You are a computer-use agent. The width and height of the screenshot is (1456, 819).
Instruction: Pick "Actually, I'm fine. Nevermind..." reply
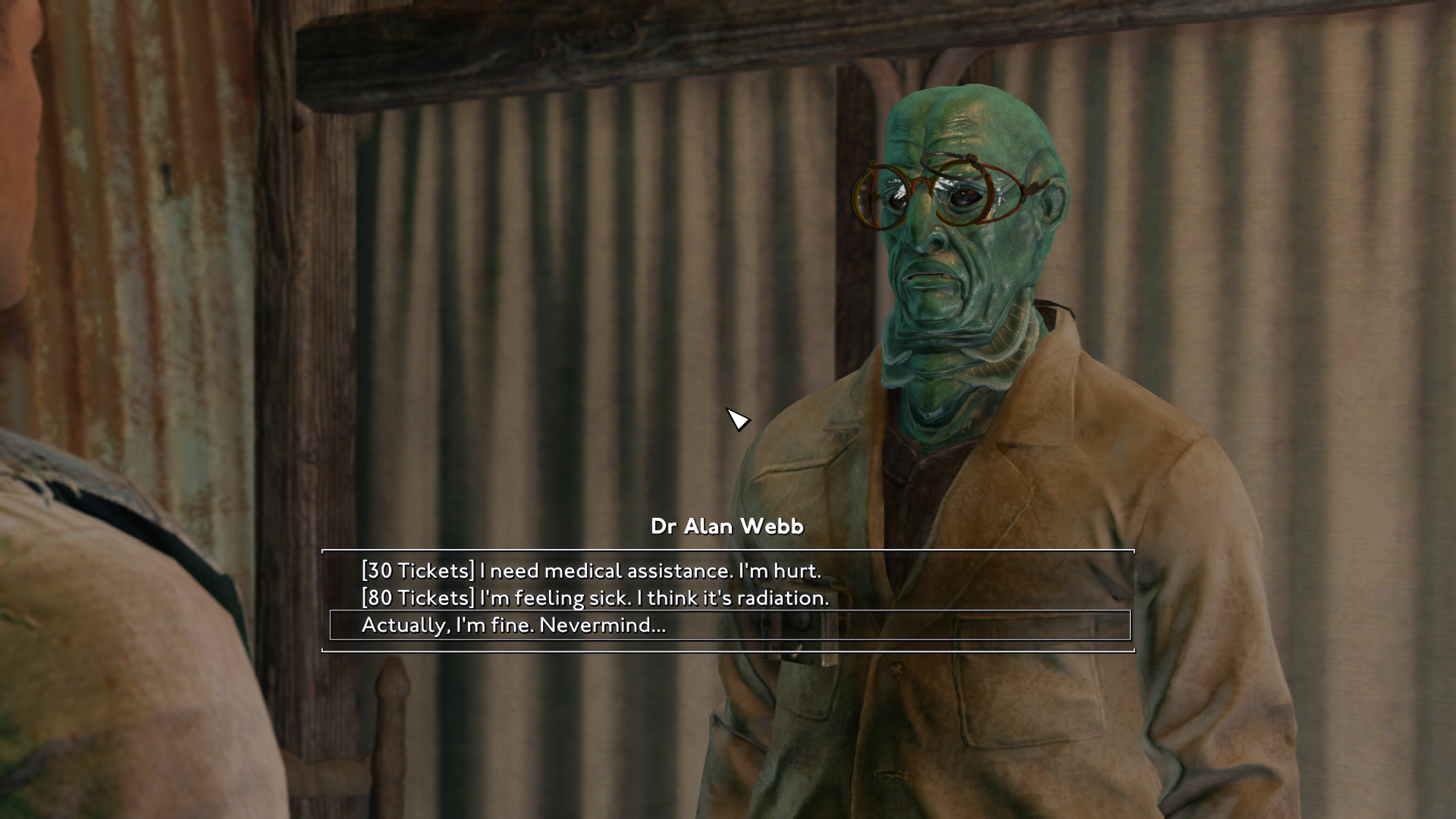tap(513, 625)
